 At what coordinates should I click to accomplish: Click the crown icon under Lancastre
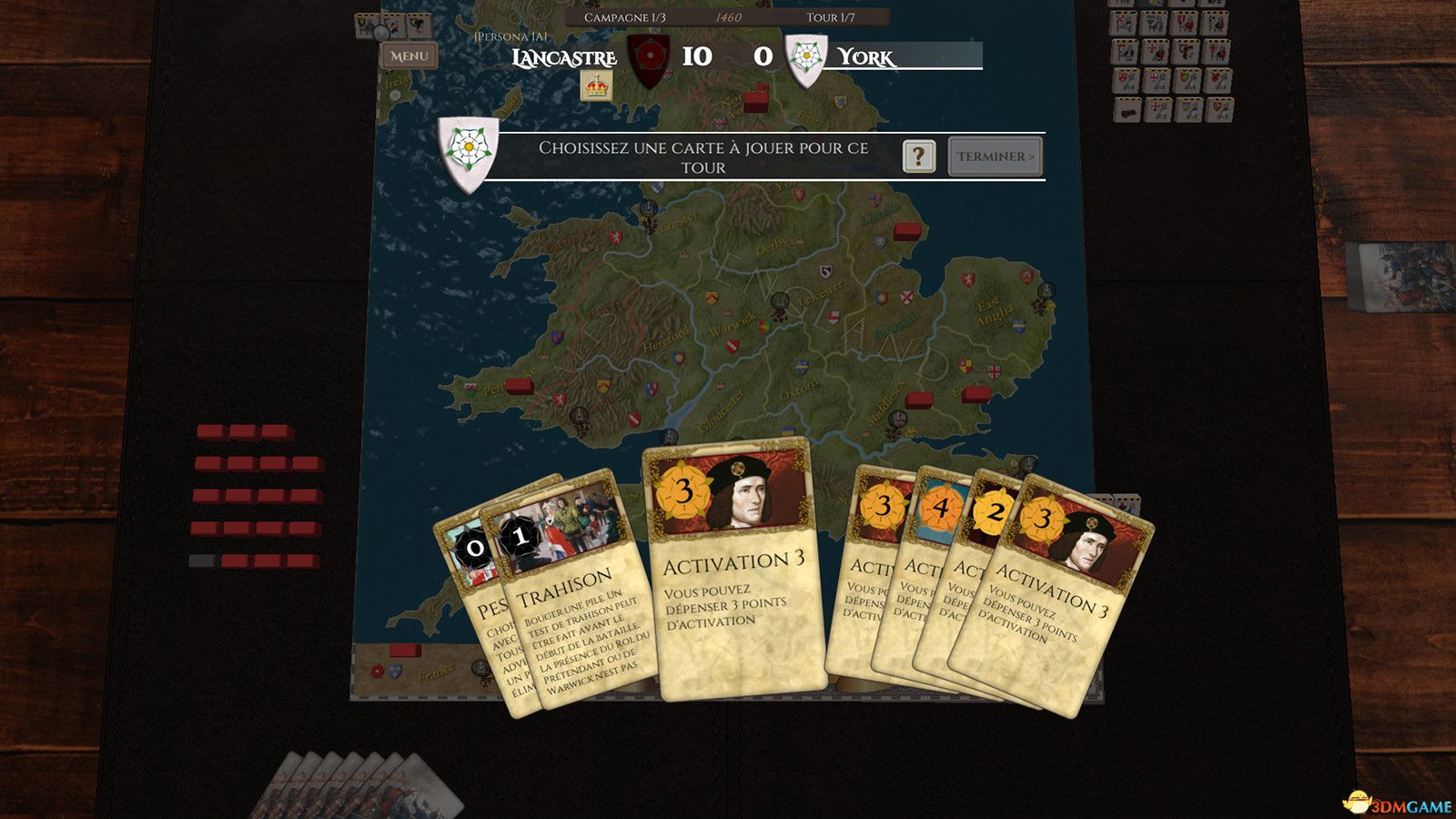click(x=597, y=86)
